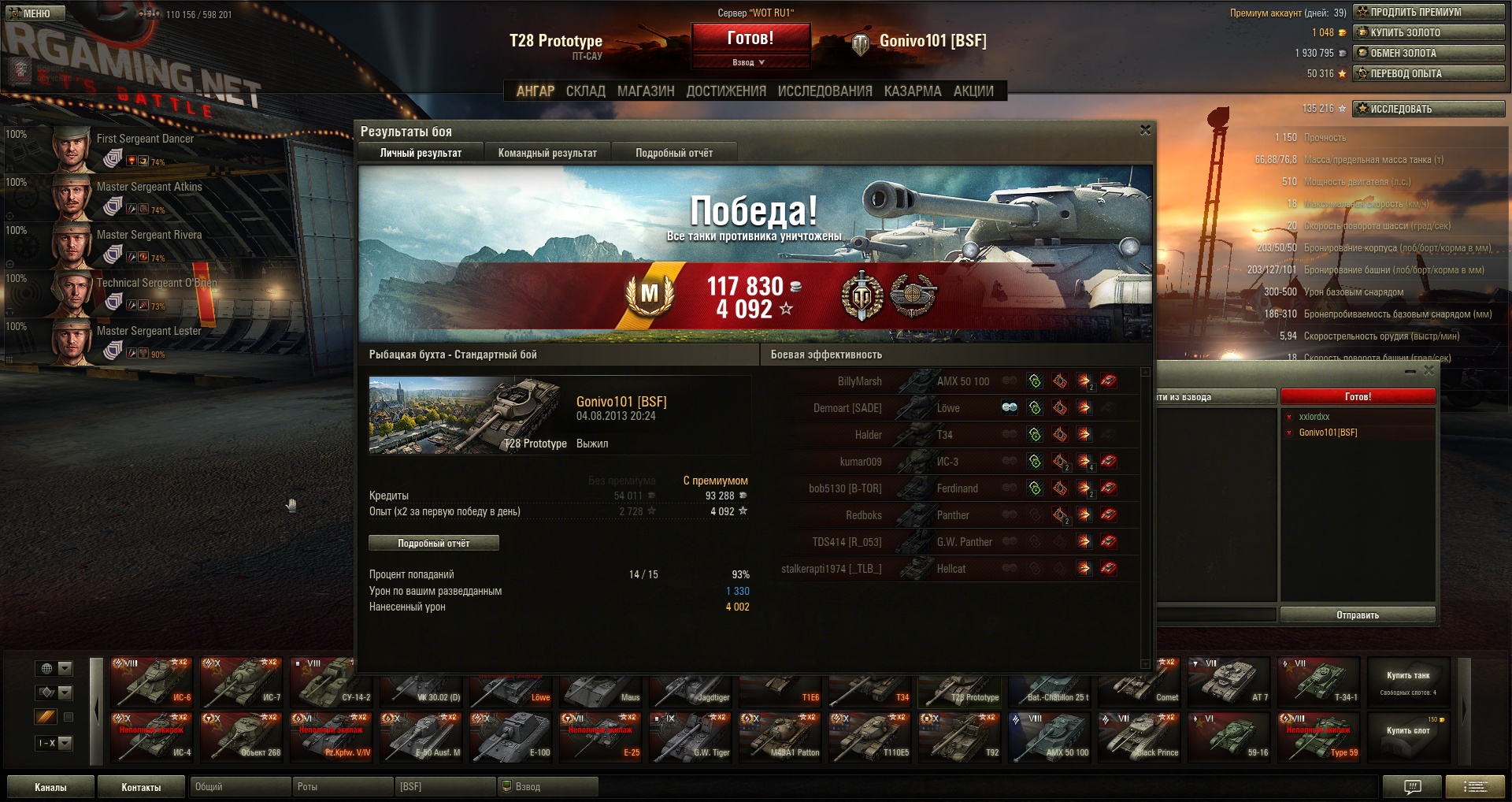Select Перевод опыта button

pos(1429,73)
